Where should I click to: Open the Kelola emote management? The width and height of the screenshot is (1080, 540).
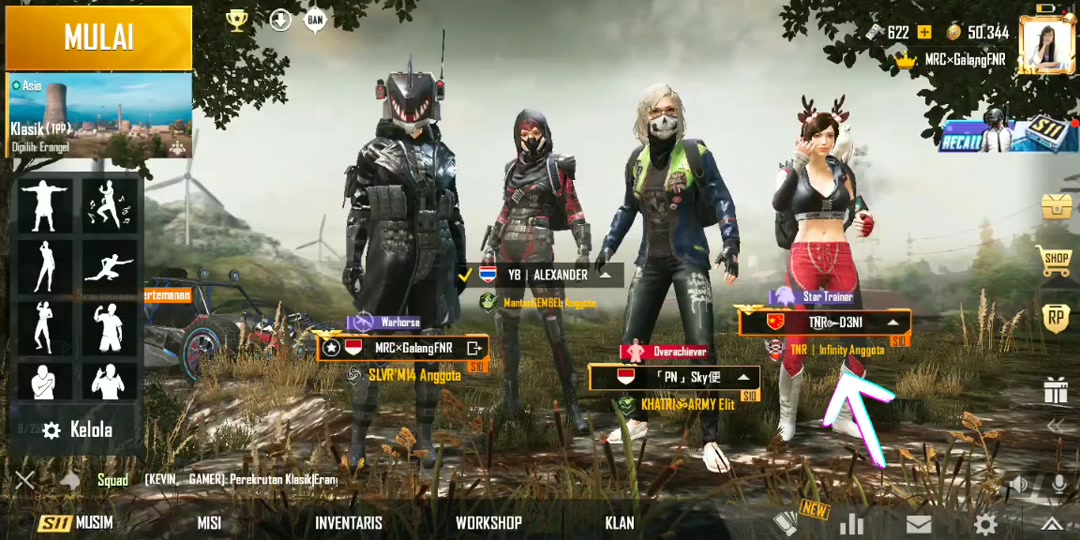78,430
